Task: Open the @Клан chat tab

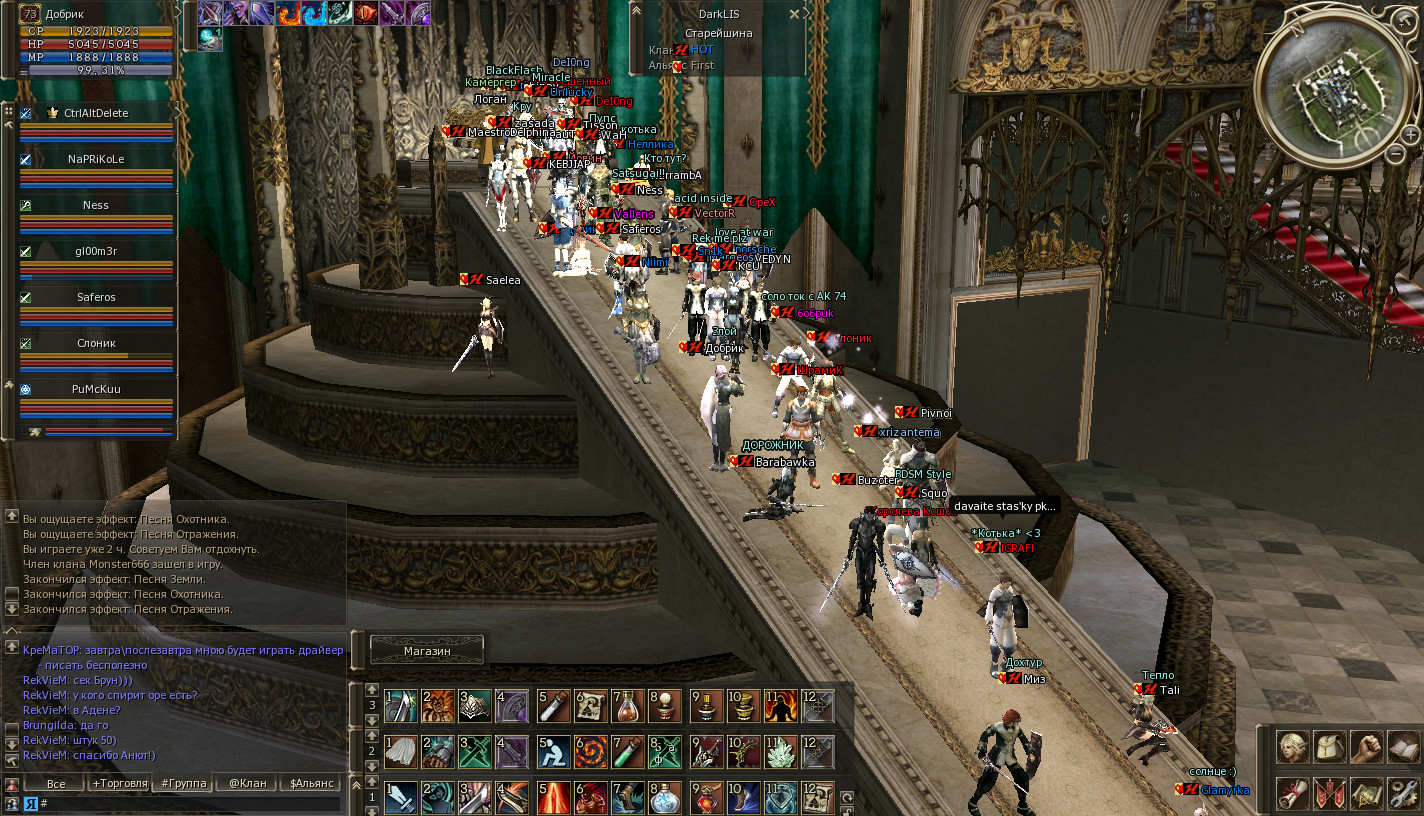Action: coord(246,783)
